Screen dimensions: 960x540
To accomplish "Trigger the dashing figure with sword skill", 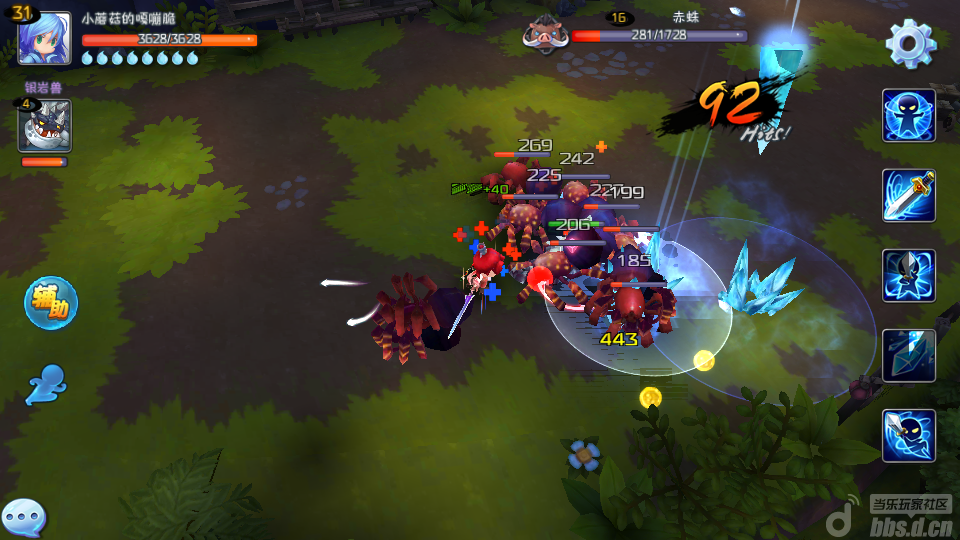I will (909, 436).
